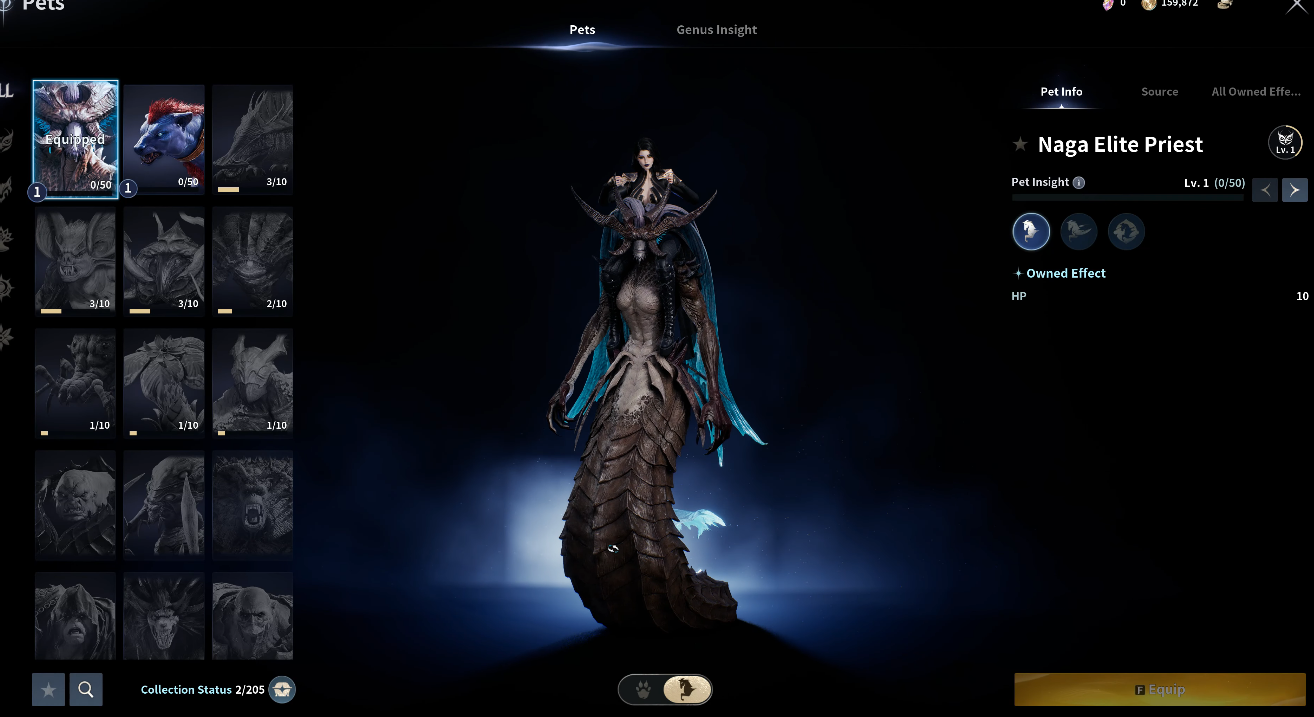Choose the red-maned blue wolf pet
1314x717 pixels.
pos(164,138)
